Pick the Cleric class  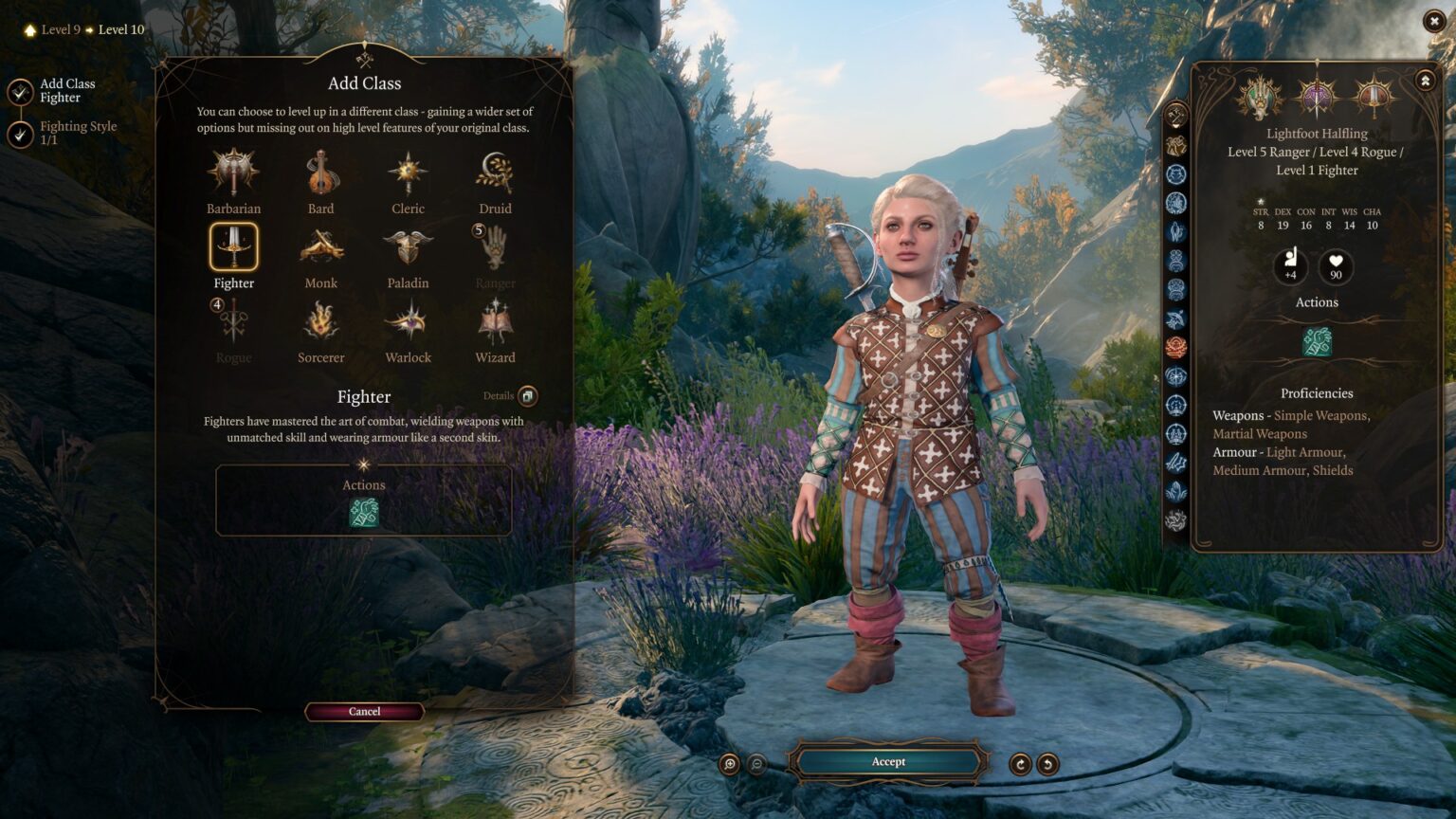coord(408,173)
